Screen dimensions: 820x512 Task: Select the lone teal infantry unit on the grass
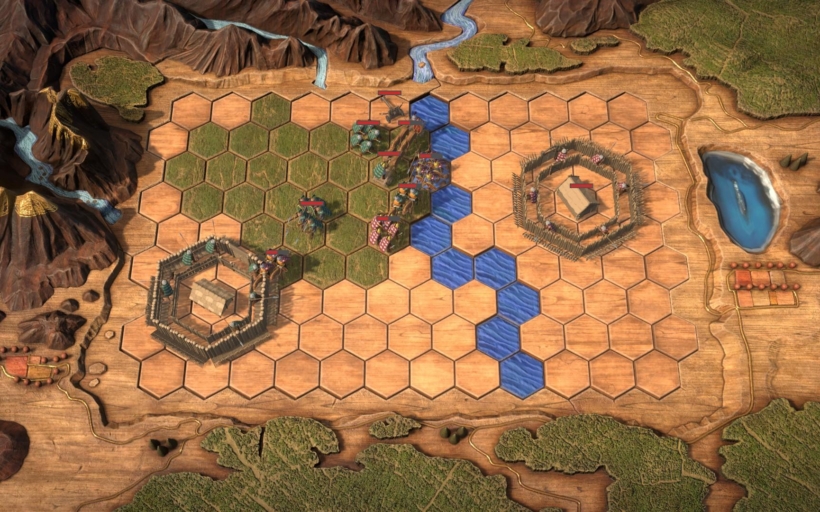click(310, 216)
